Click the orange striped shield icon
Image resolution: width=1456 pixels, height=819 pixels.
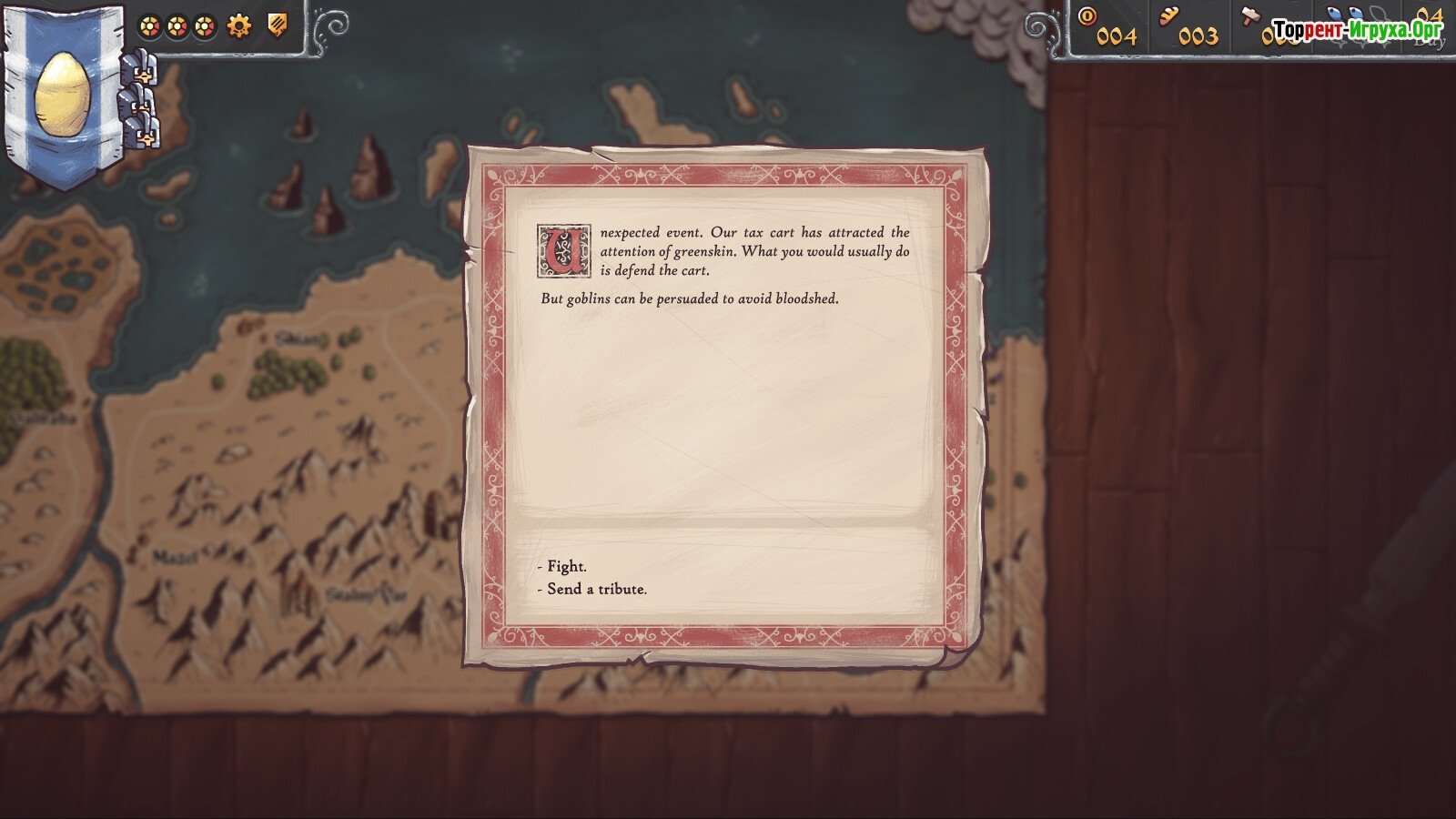coord(278,25)
